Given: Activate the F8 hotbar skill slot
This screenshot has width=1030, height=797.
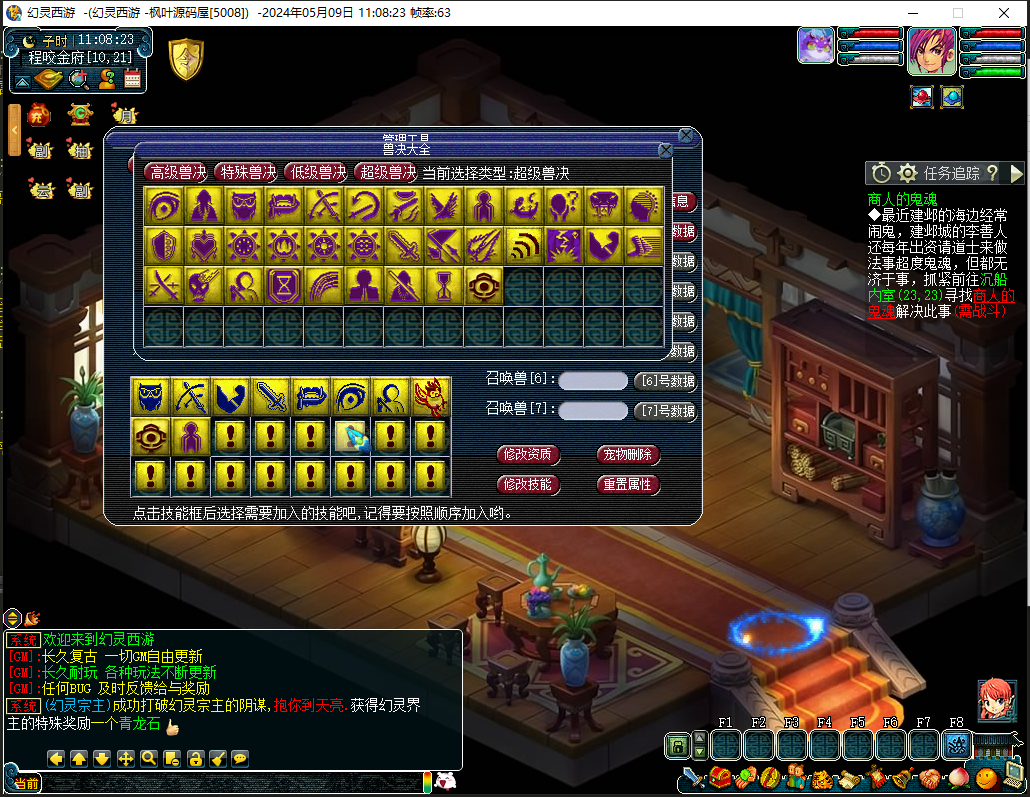Looking at the screenshot, I should (957, 745).
